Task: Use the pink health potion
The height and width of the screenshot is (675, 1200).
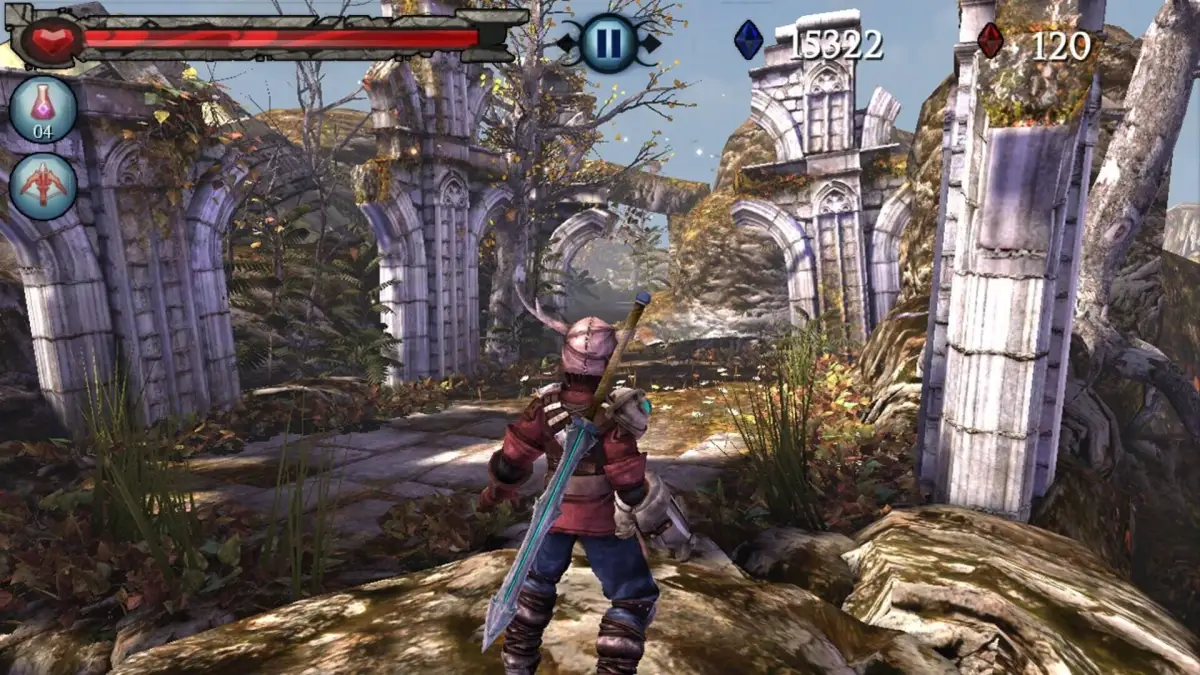Action: click(x=43, y=110)
